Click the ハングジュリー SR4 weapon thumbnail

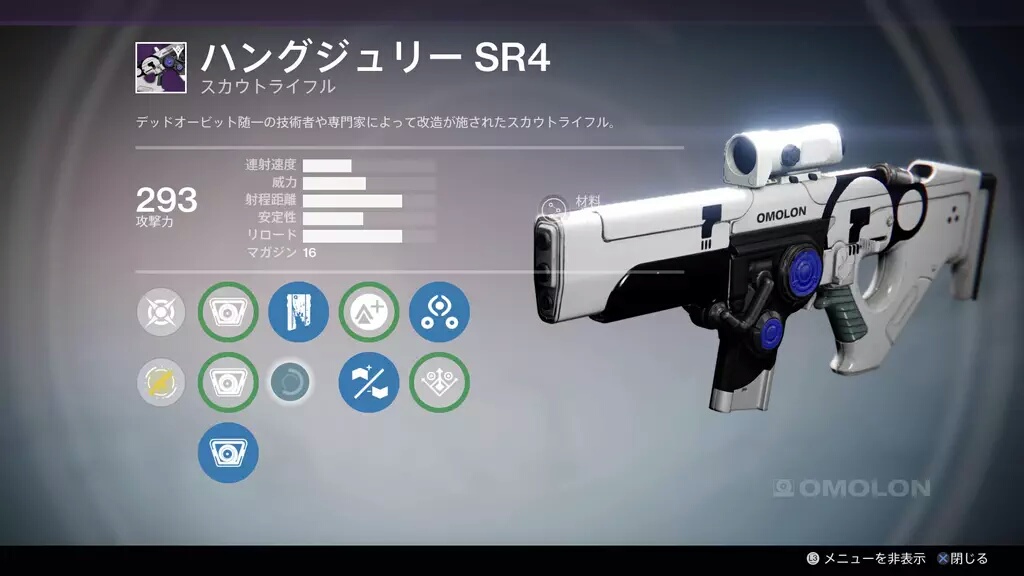(161, 68)
